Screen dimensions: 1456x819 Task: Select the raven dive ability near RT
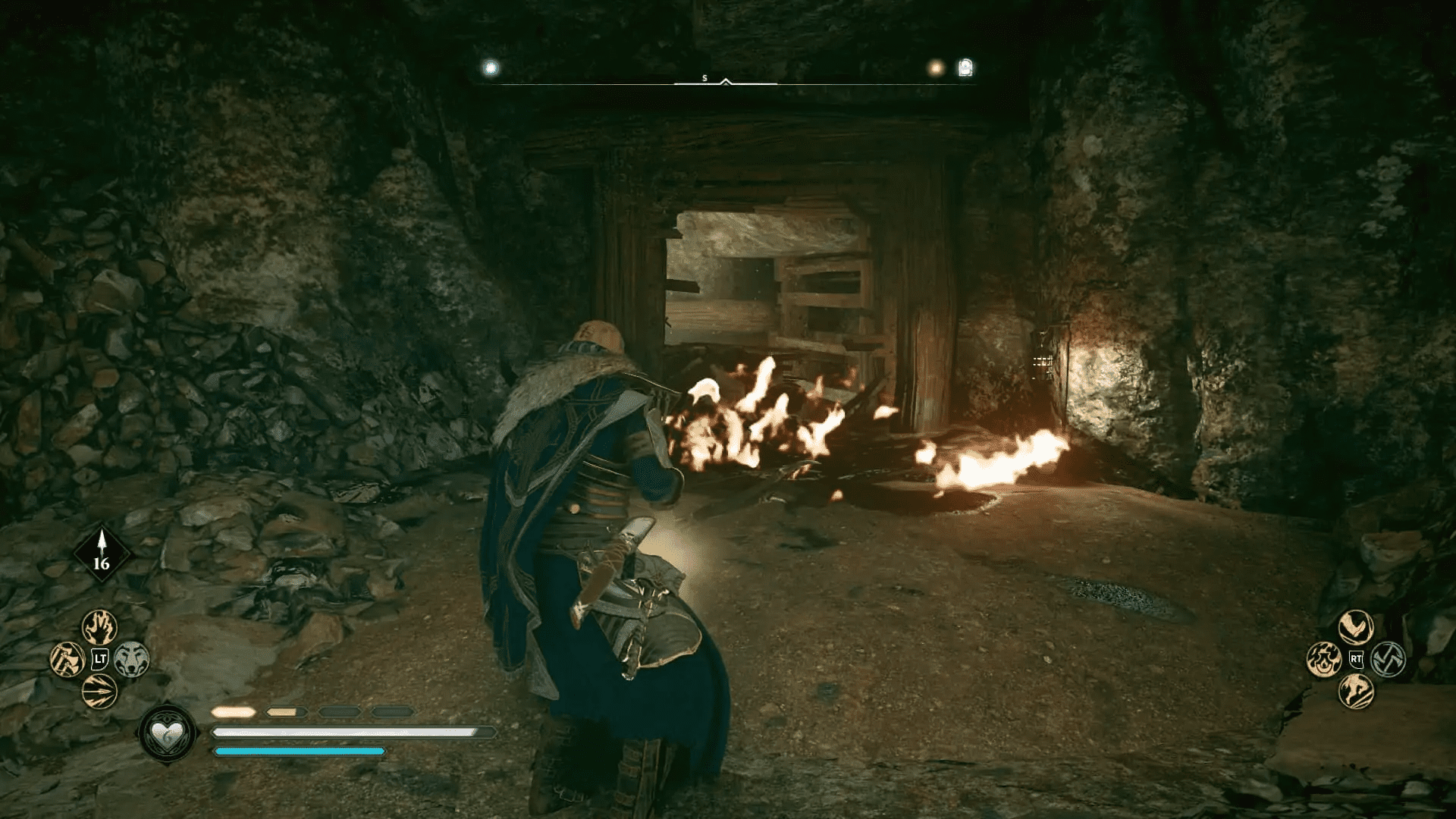tap(1355, 626)
